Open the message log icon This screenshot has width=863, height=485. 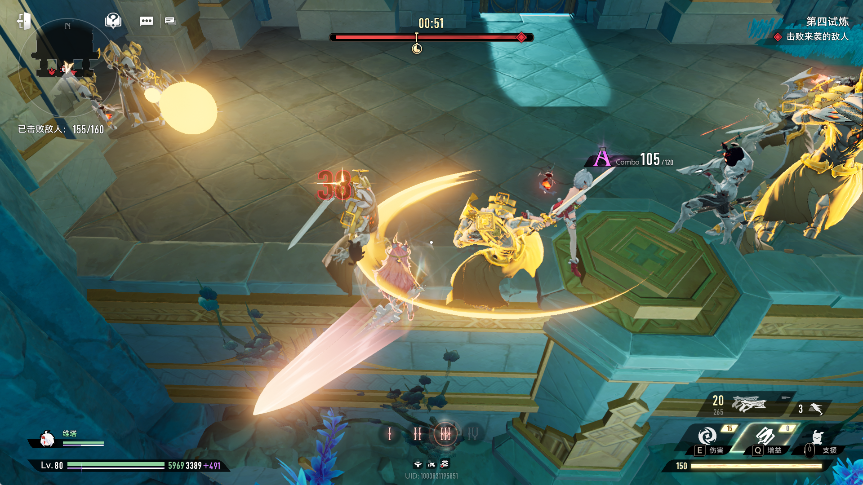click(x=172, y=20)
